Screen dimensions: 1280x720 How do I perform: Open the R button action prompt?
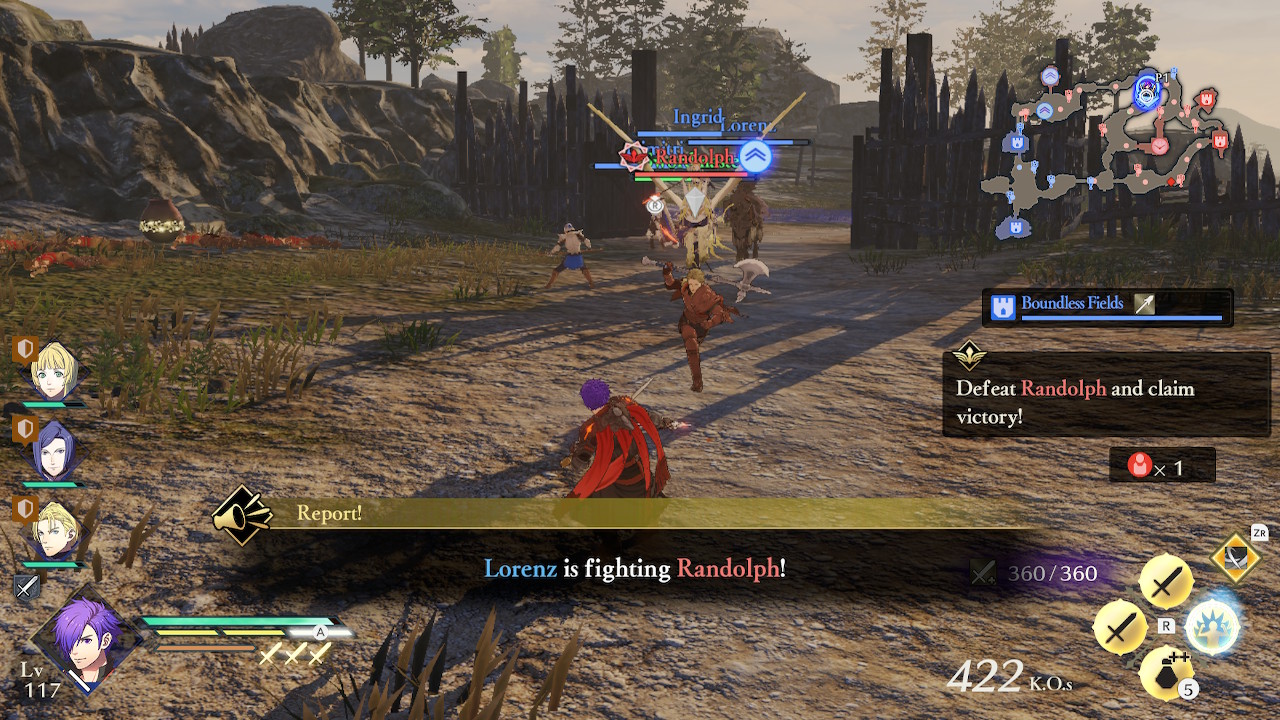pos(1166,626)
